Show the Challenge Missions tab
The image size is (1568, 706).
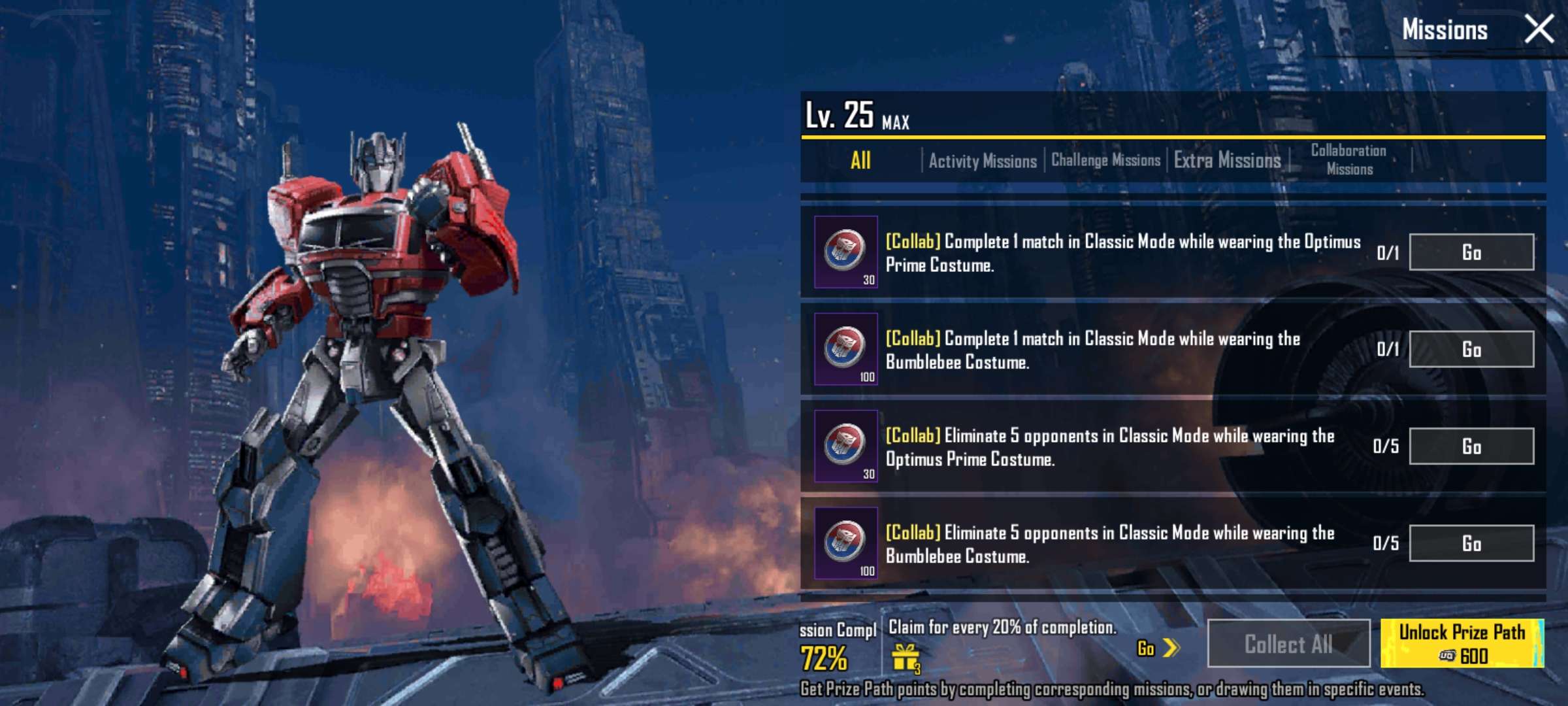[1105, 161]
